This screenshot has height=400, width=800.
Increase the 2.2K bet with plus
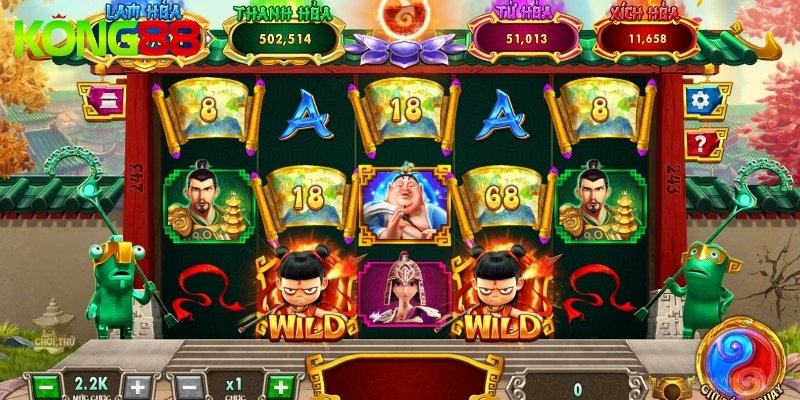[140, 386]
